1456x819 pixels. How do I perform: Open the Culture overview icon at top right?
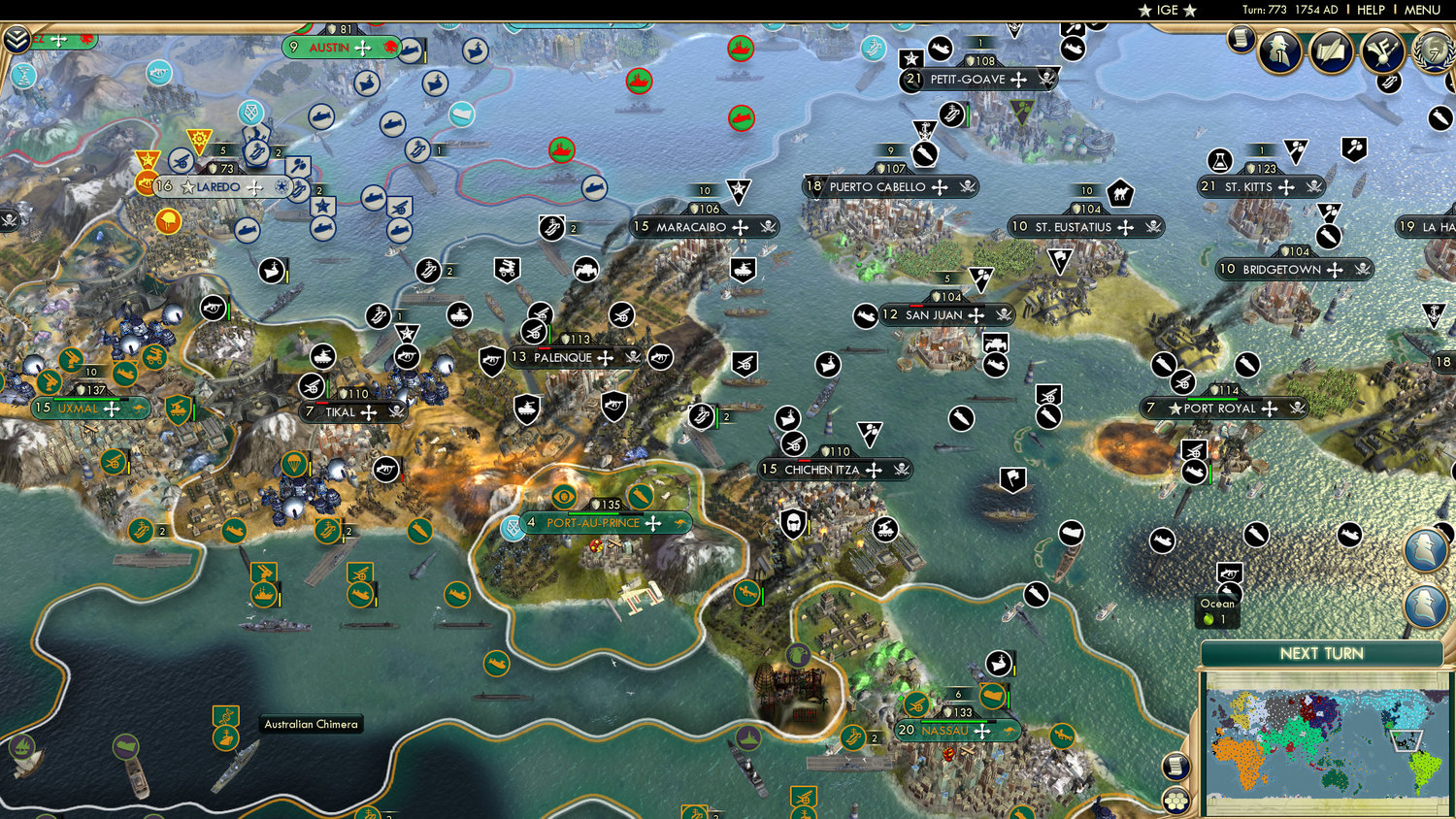tap(1382, 50)
